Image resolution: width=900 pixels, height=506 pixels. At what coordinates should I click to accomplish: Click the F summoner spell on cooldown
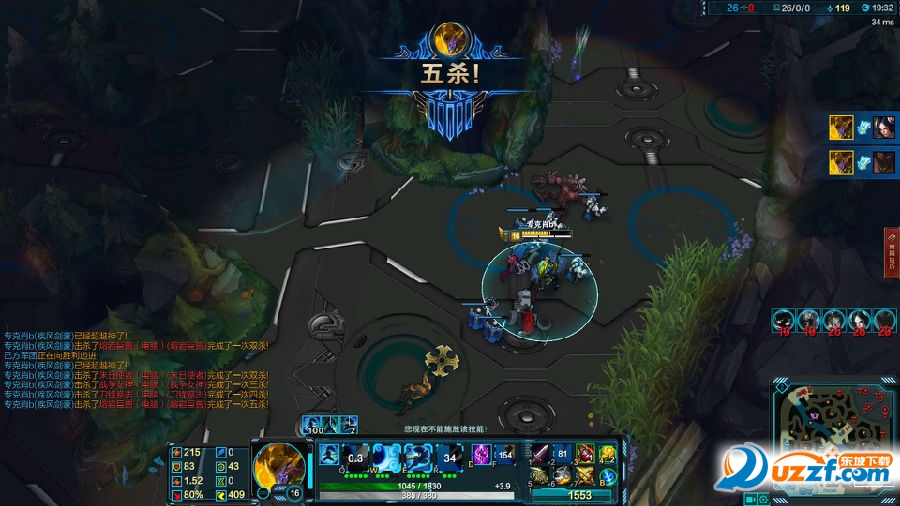click(504, 453)
